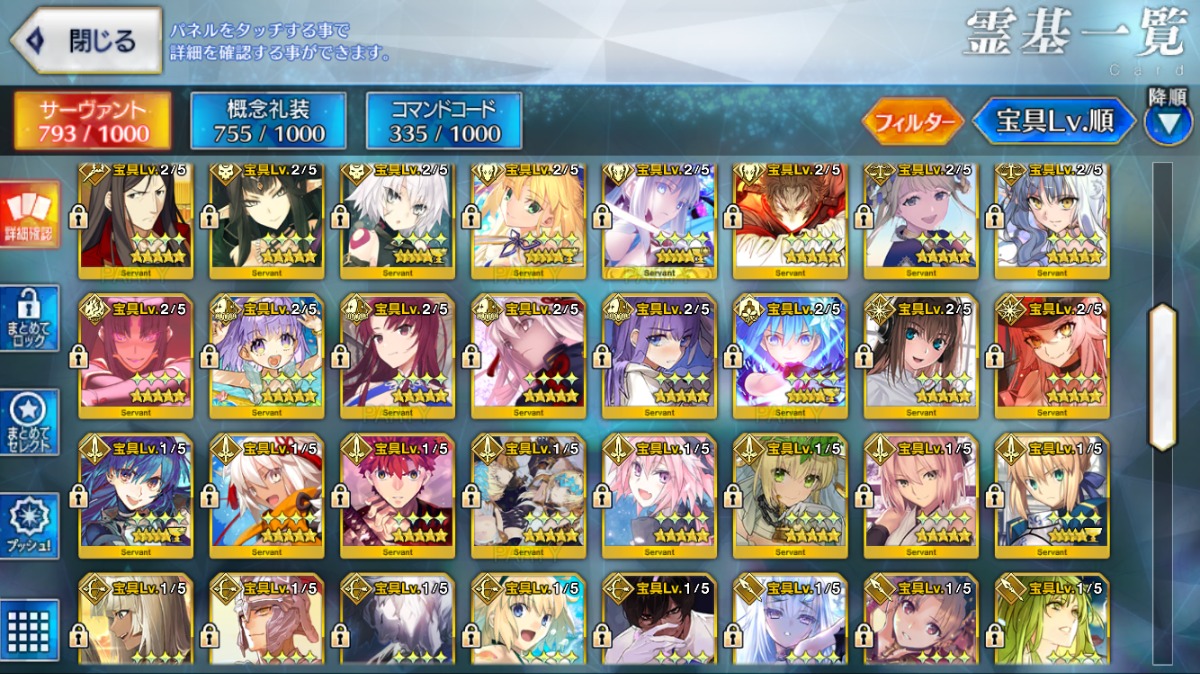Activate the 詳細確認 mode
1200x674 pixels.
tap(28, 215)
